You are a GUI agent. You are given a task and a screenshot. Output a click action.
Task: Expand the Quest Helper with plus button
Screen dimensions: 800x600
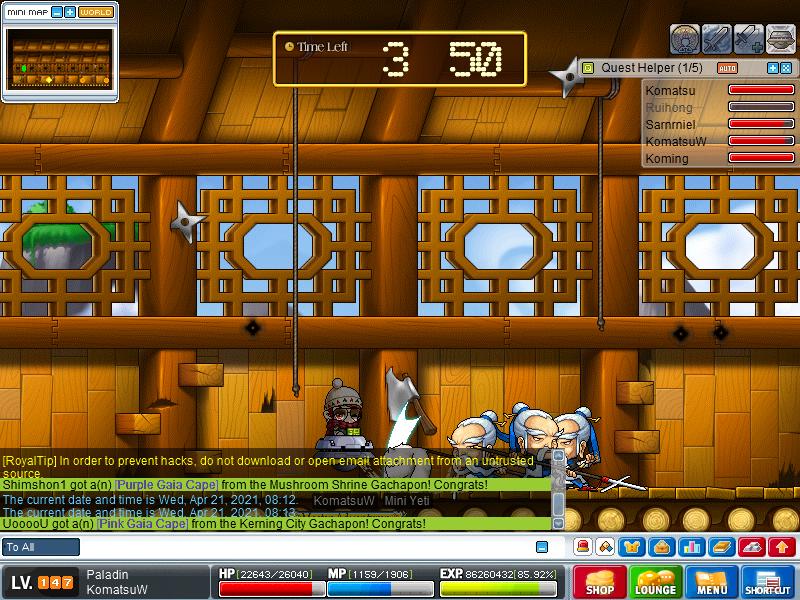pos(773,68)
